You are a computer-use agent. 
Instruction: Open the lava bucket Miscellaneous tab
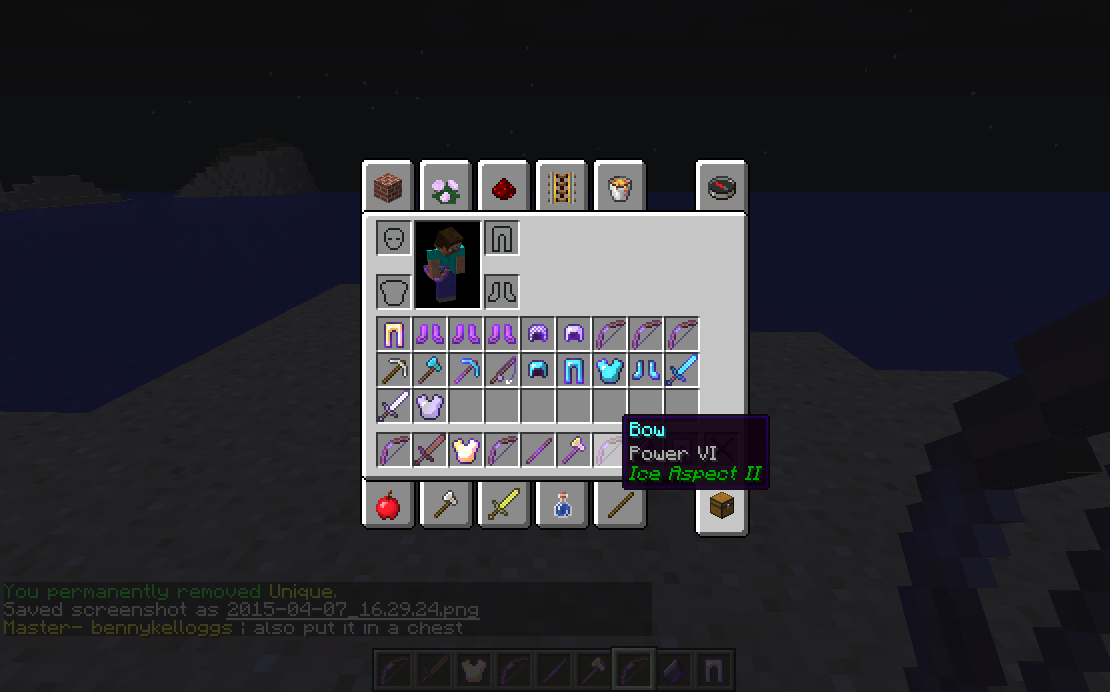pyautogui.click(x=620, y=186)
